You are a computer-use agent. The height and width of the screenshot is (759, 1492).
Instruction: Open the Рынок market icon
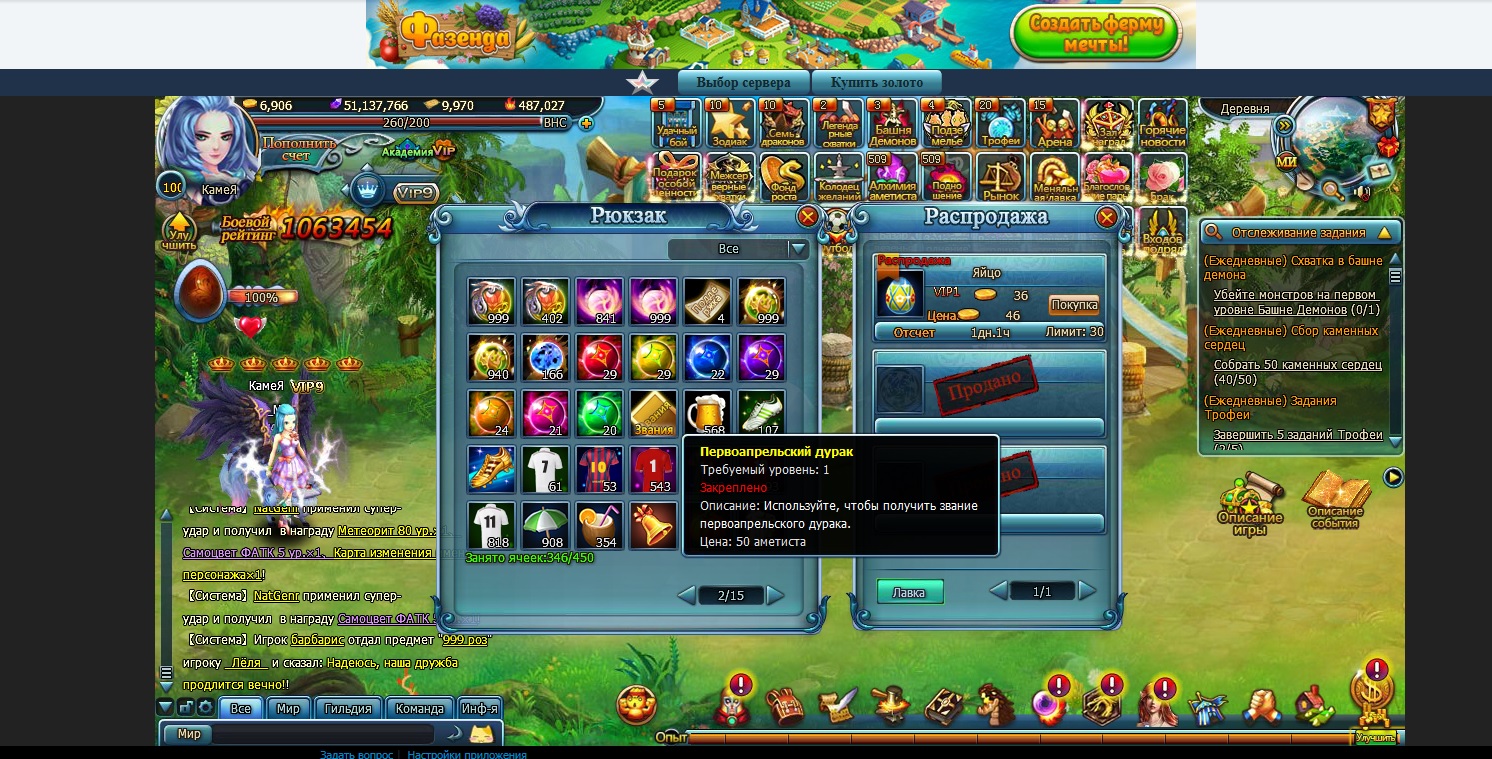pos(1000,178)
